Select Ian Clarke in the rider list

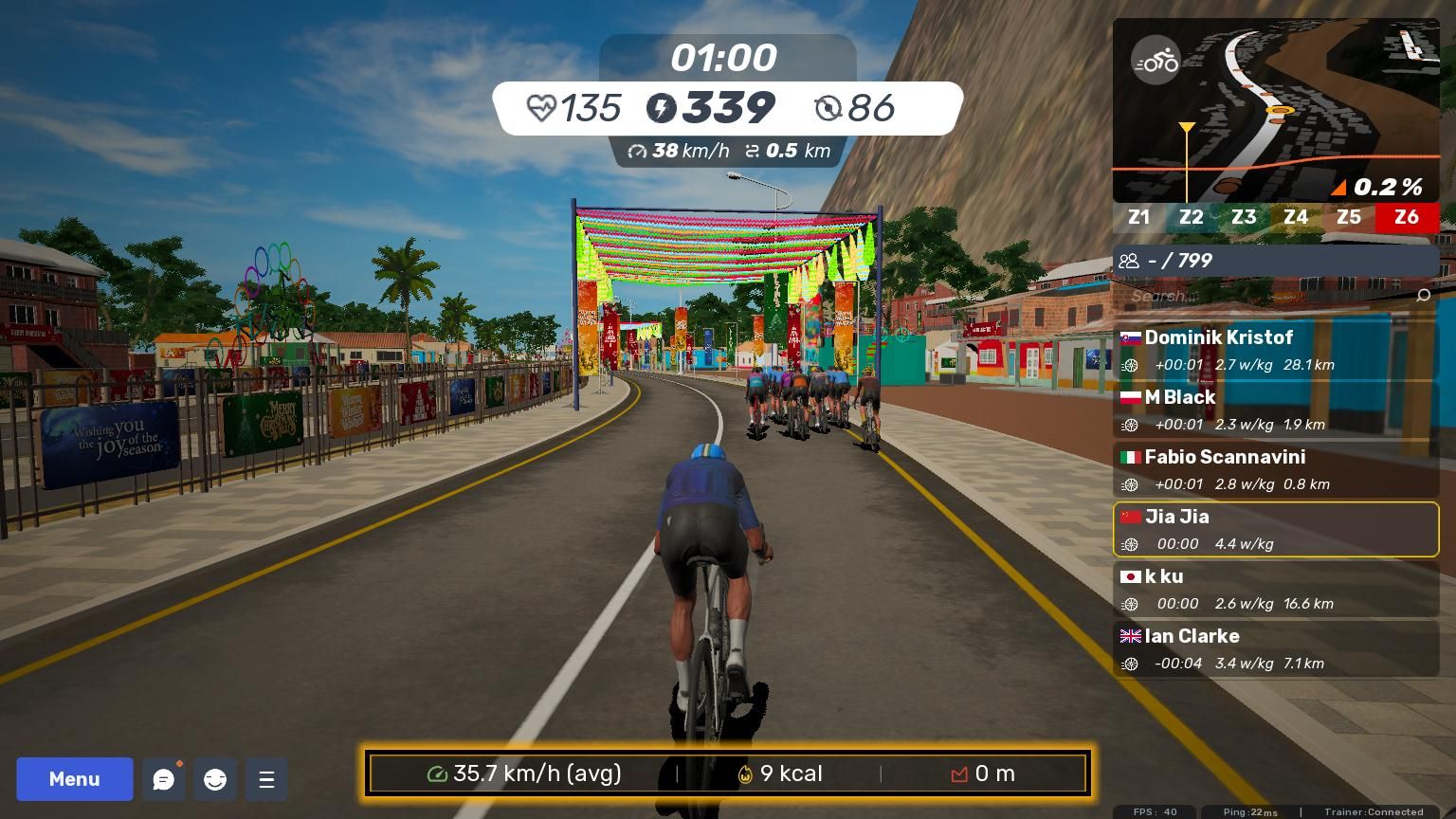tap(1276, 648)
